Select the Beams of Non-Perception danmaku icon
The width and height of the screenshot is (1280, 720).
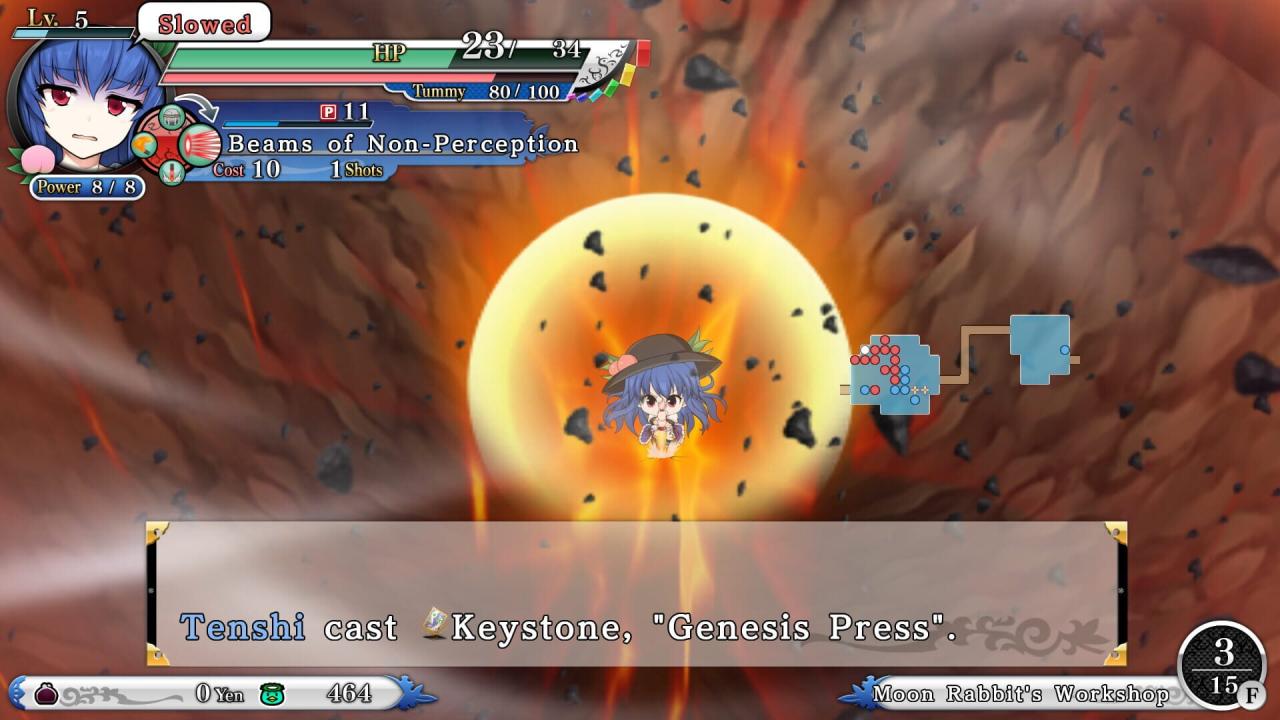[201, 146]
